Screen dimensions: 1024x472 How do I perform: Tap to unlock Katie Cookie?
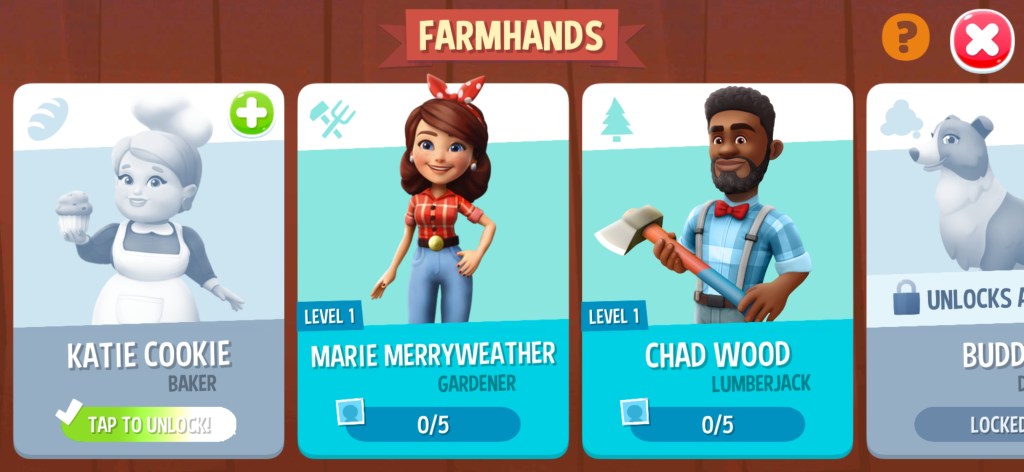point(148,424)
